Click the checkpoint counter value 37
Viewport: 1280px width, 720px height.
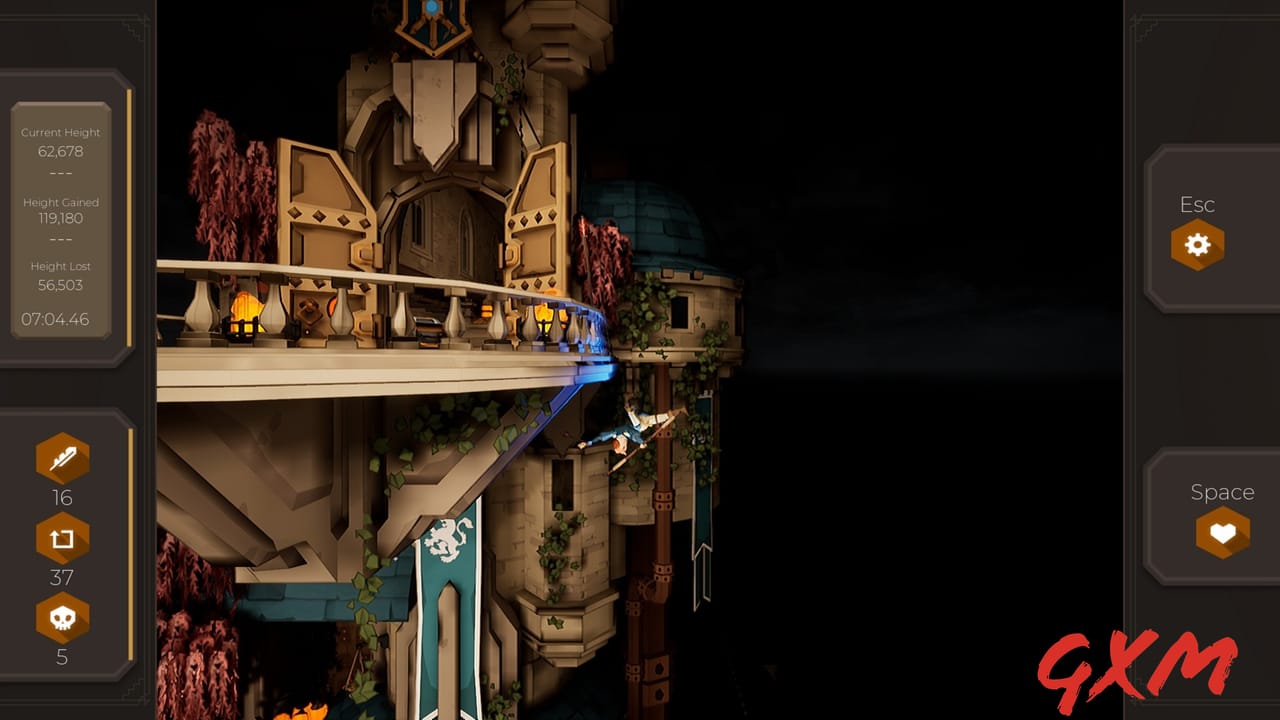coord(61,577)
